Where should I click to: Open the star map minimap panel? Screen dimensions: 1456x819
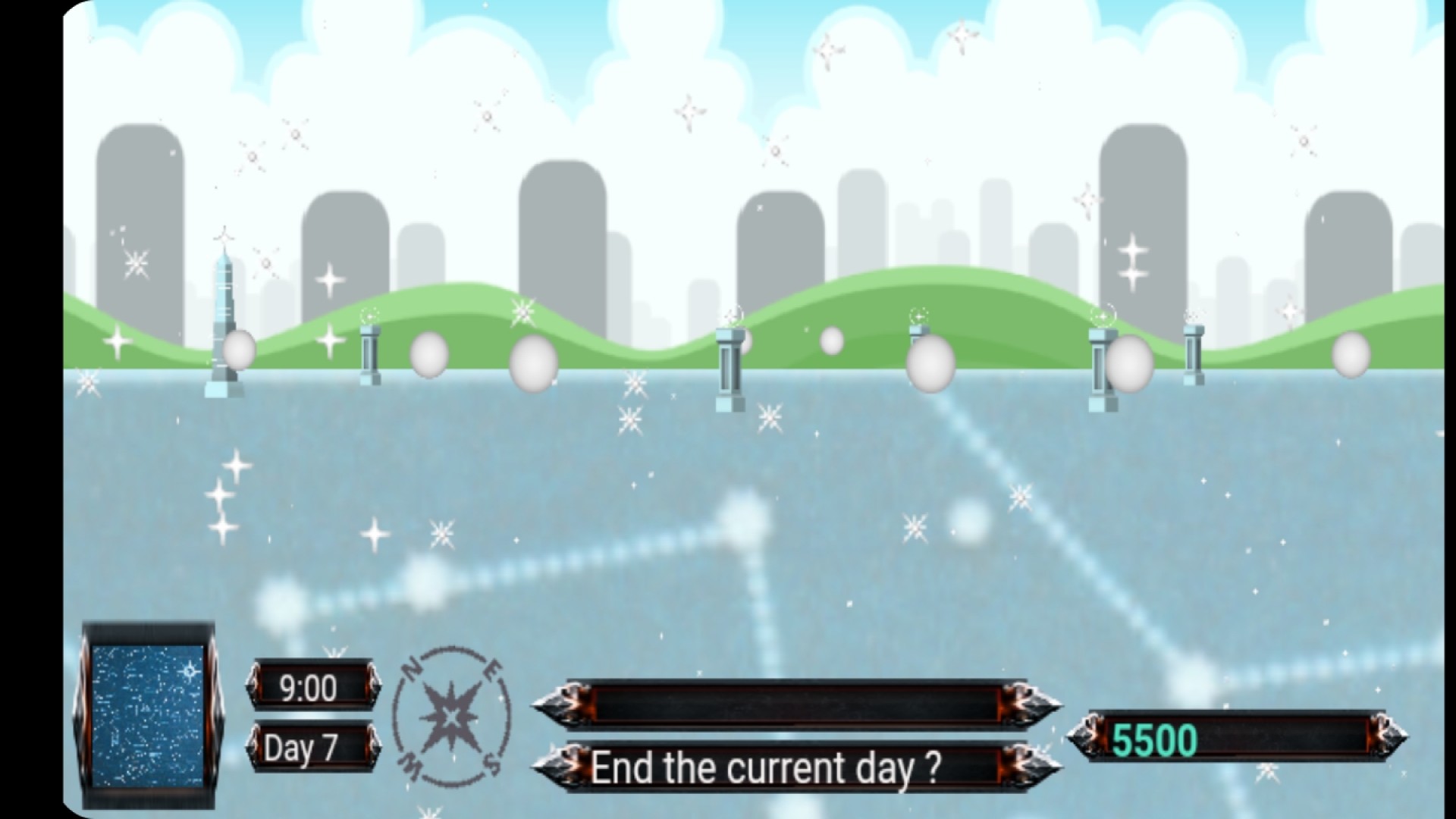pyautogui.click(x=149, y=715)
